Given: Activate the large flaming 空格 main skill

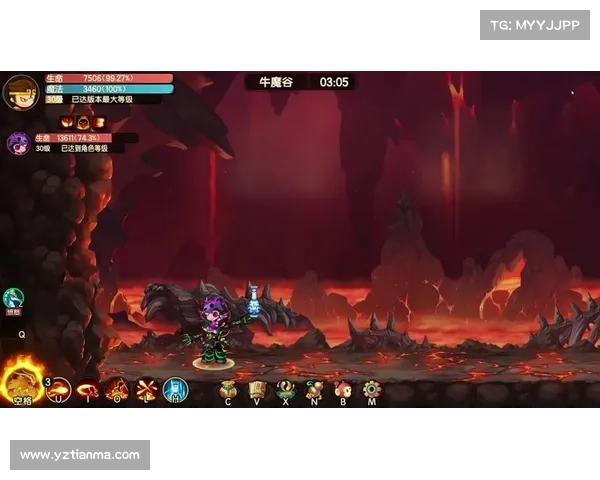Looking at the screenshot, I should click(x=21, y=383).
